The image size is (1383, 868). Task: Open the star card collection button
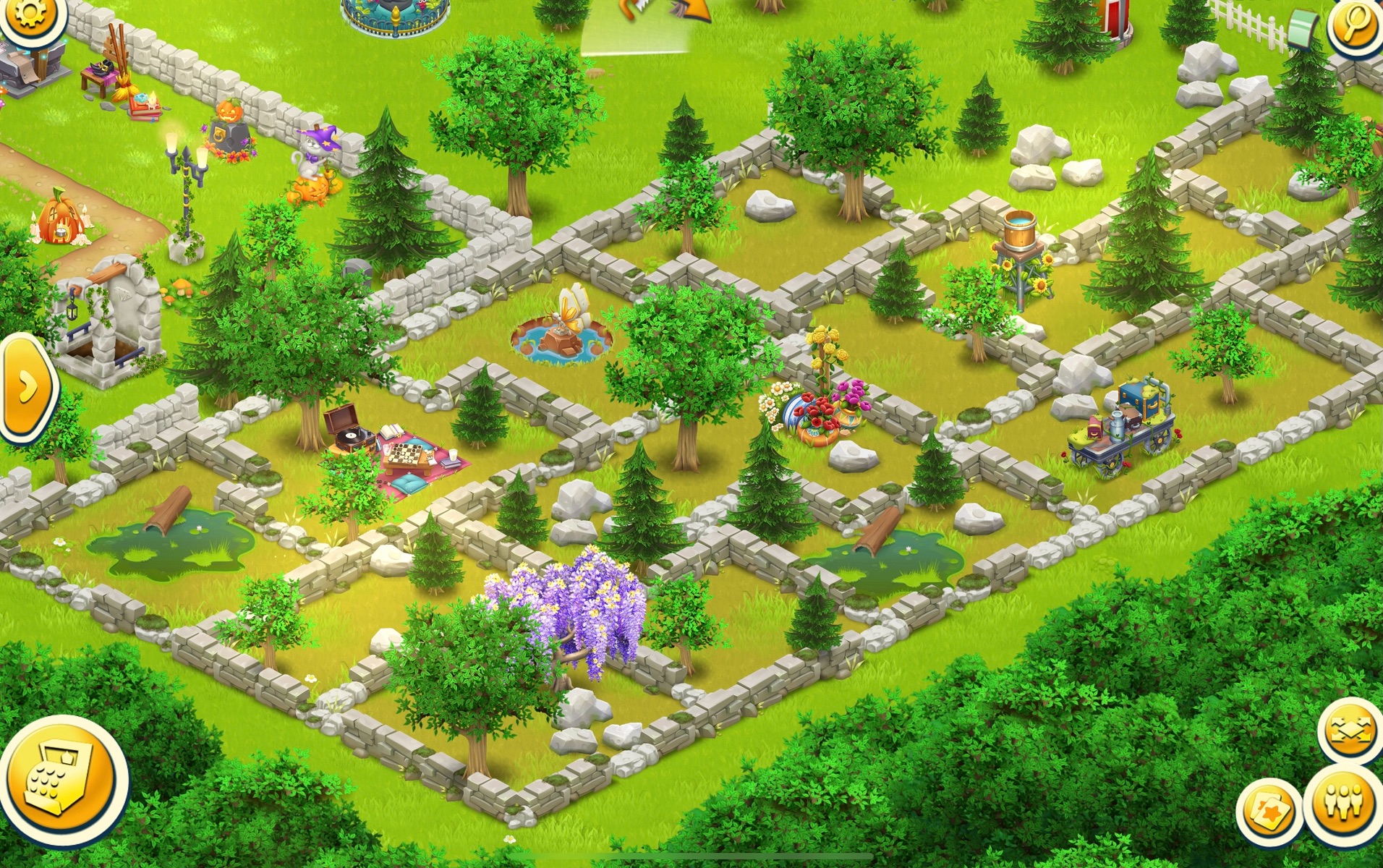point(1269,812)
